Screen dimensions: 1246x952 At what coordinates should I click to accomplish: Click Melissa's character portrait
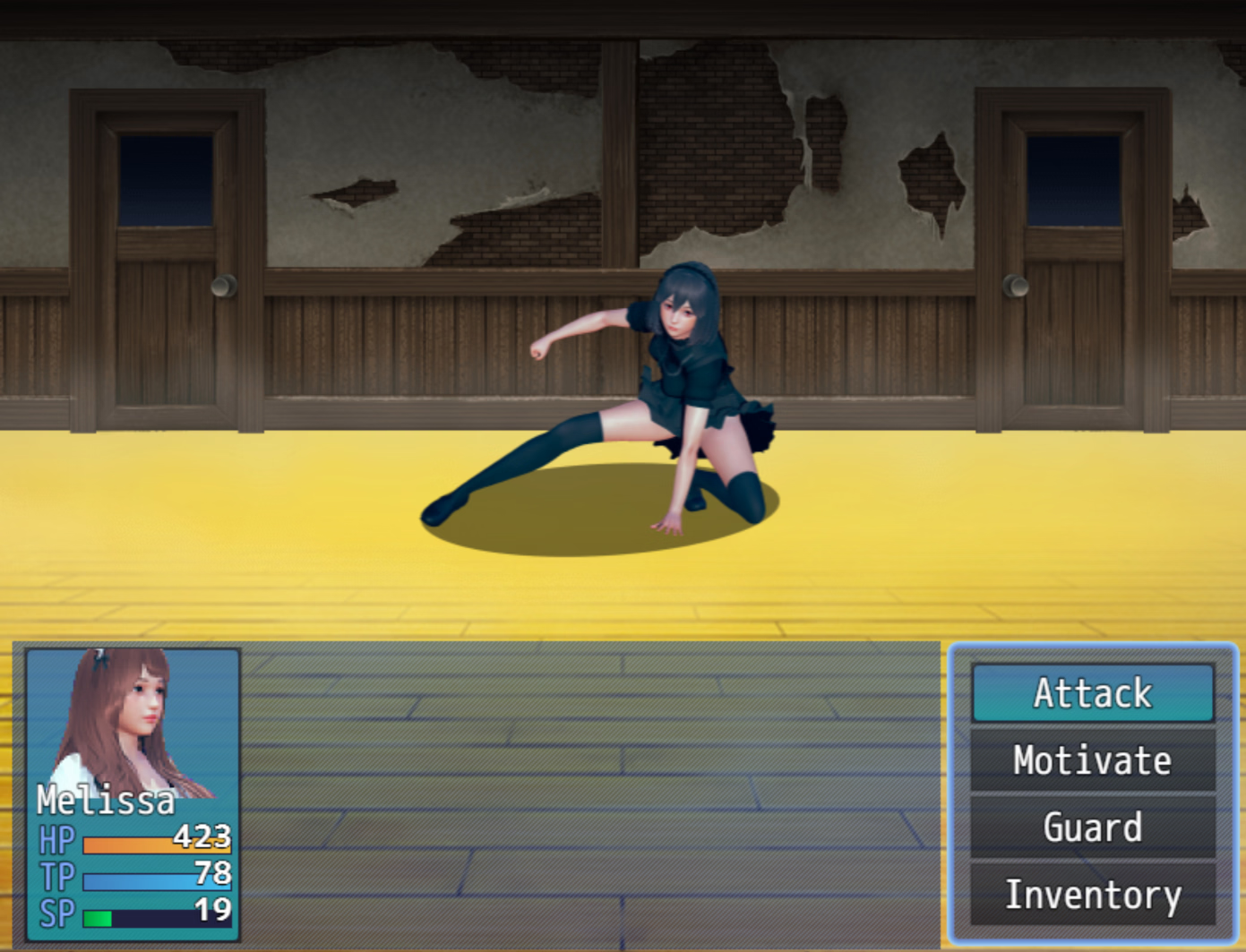tap(133, 724)
